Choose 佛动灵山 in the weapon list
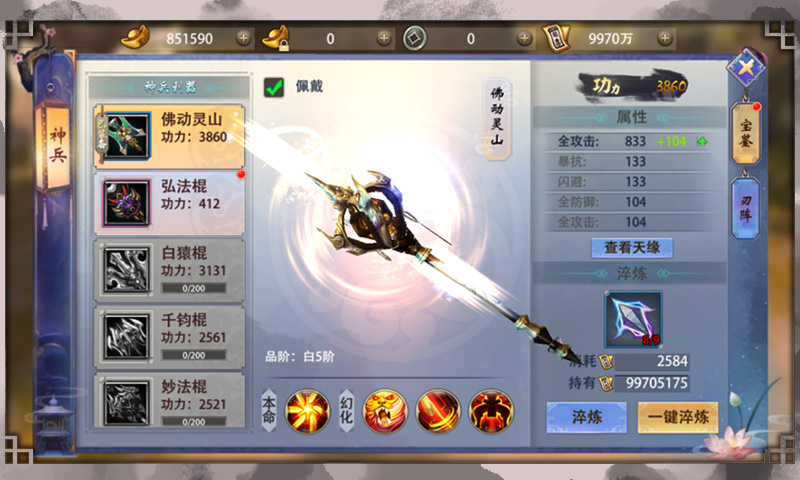Viewport: 800px width, 480px height. tap(168, 136)
